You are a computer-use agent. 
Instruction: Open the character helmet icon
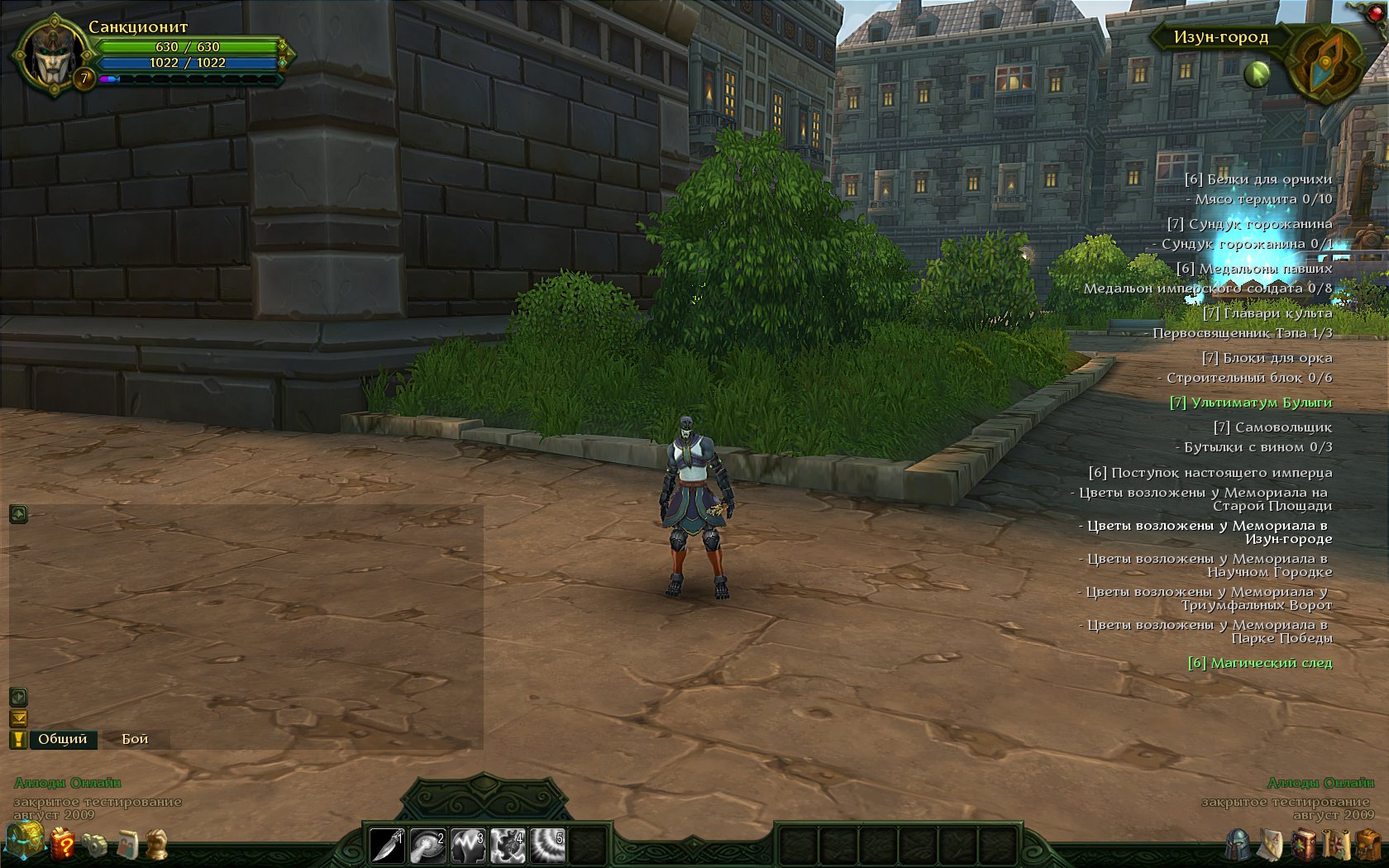tap(1239, 845)
